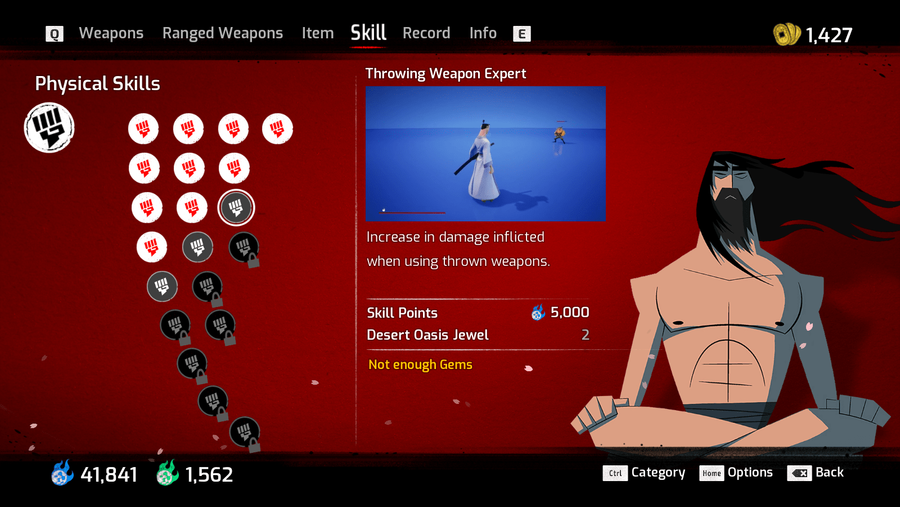
Task: Switch to the Weapons tab
Action: pyautogui.click(x=111, y=33)
